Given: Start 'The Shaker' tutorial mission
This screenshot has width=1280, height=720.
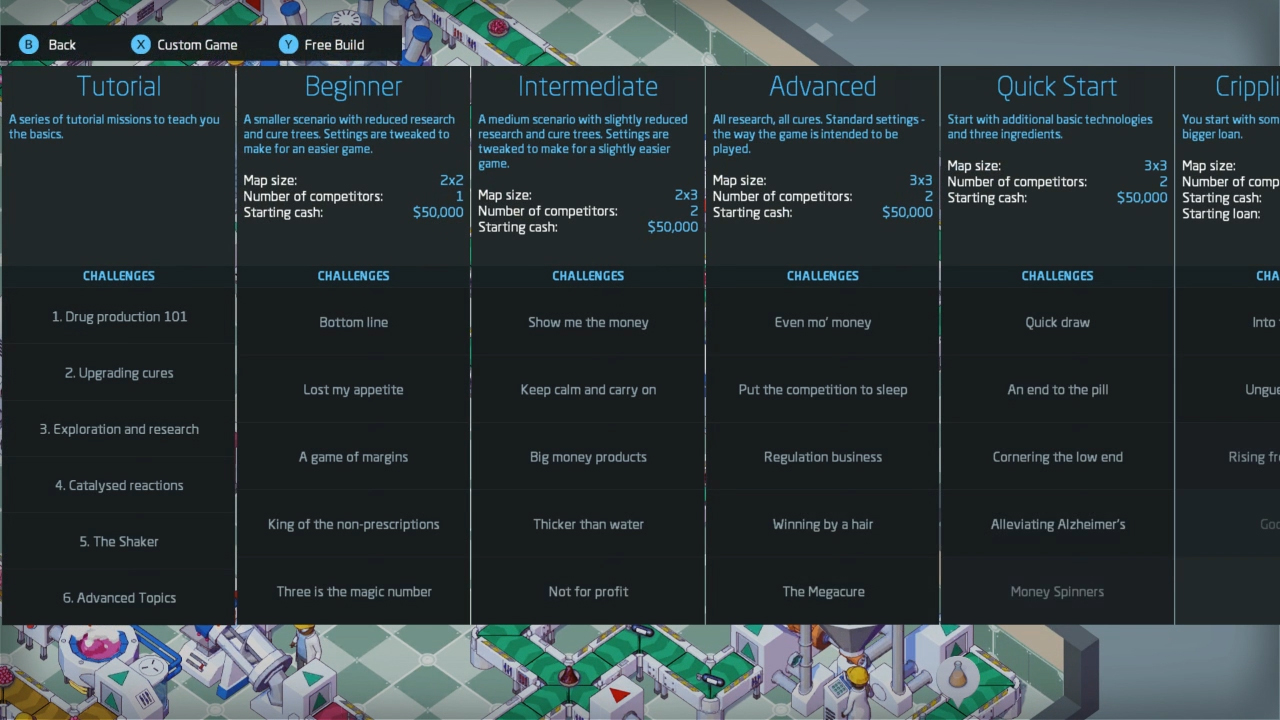Looking at the screenshot, I should (x=118, y=541).
